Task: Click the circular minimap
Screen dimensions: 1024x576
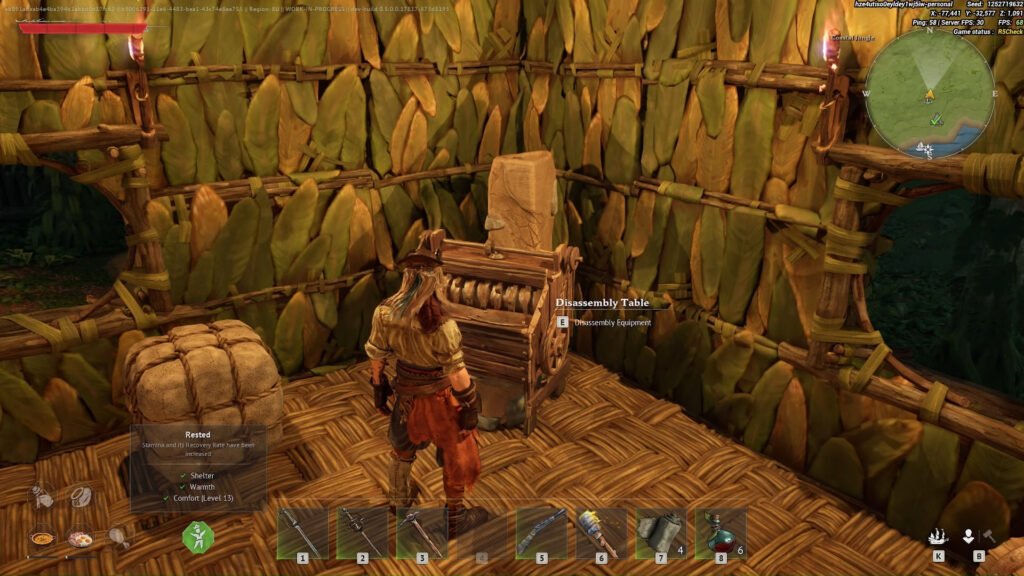Action: (x=929, y=94)
